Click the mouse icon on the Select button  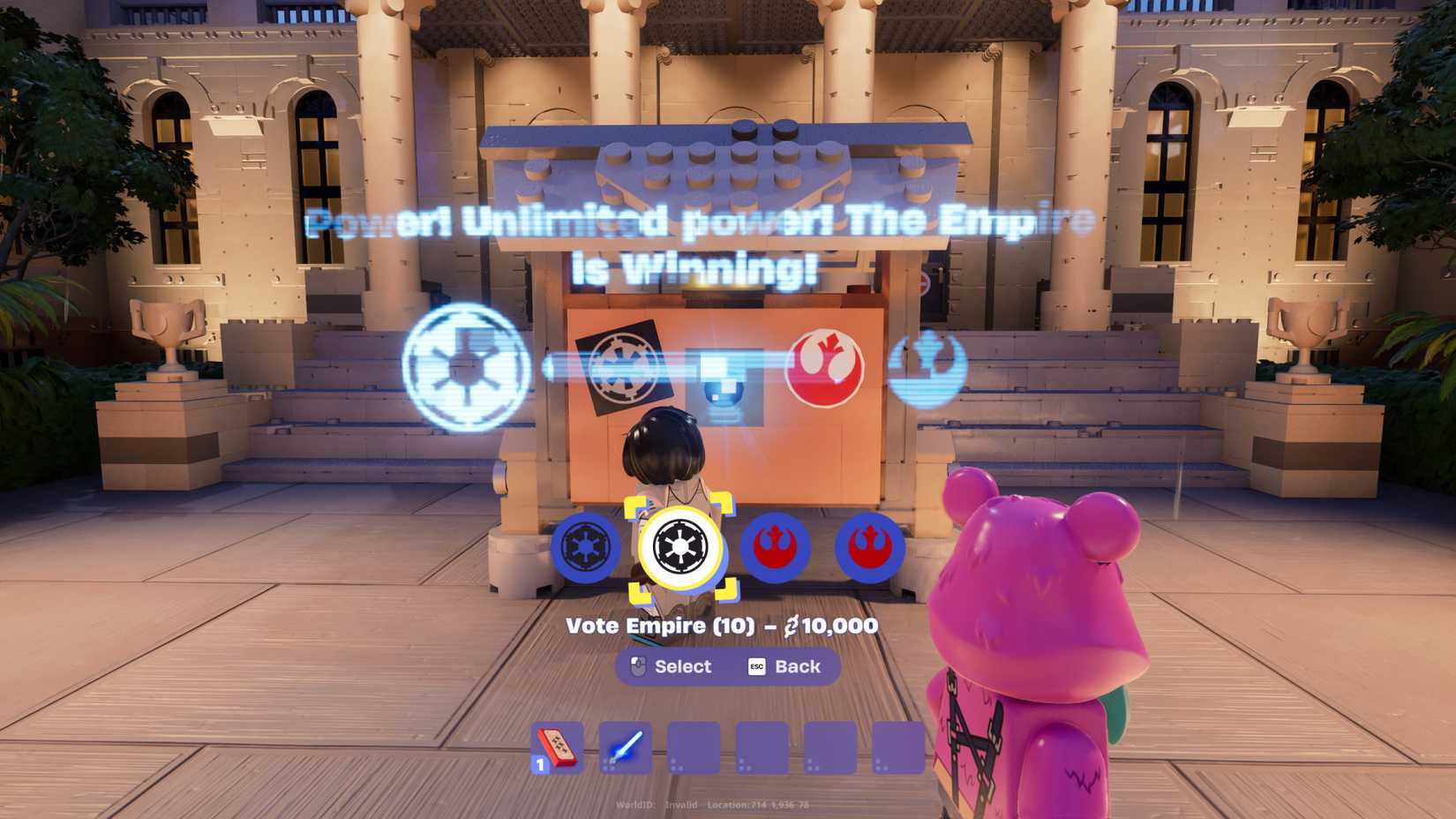637,666
